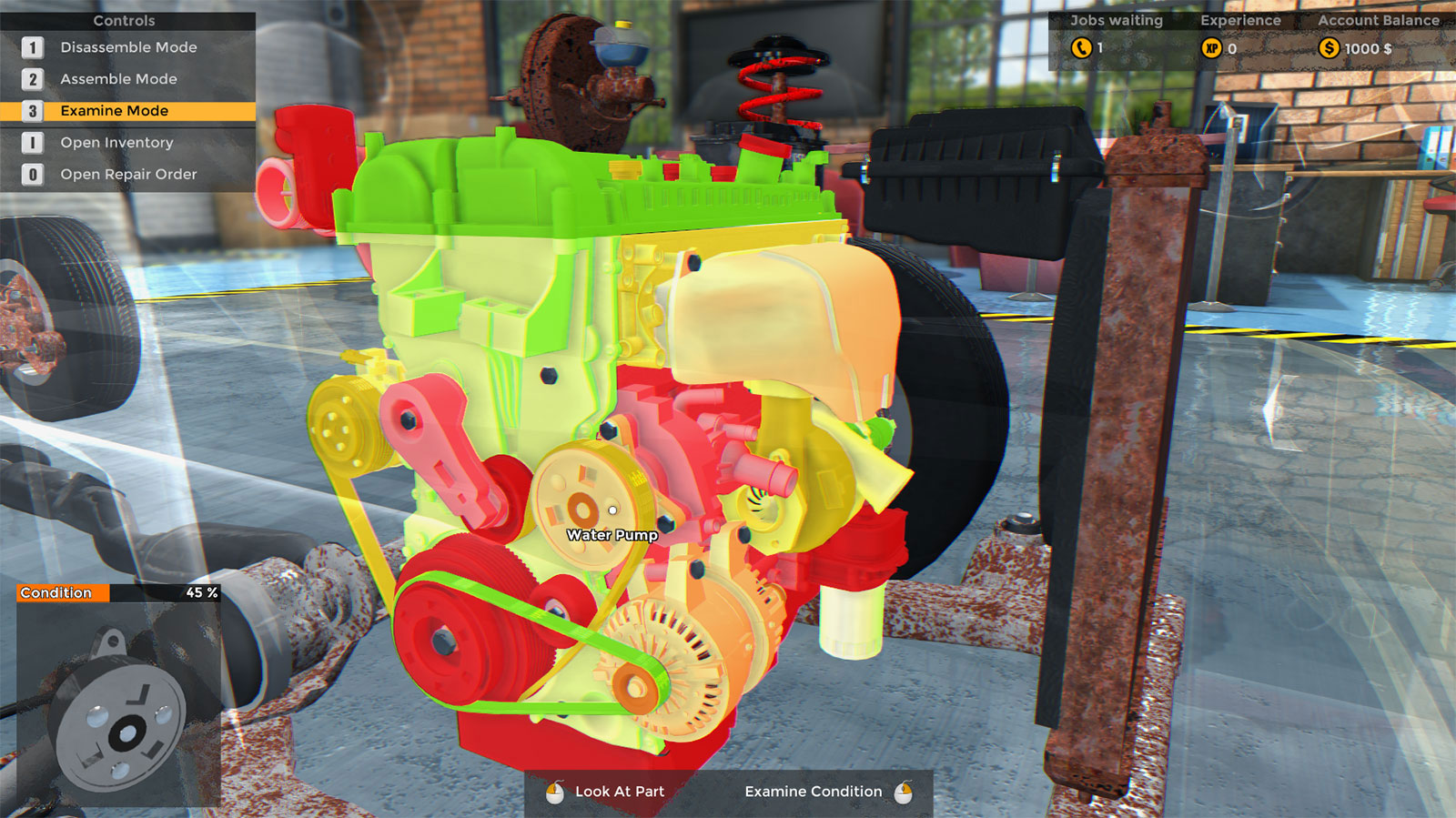
Task: Click the "1" hotkey badge beside Disassemble Mode
Action: click(35, 47)
